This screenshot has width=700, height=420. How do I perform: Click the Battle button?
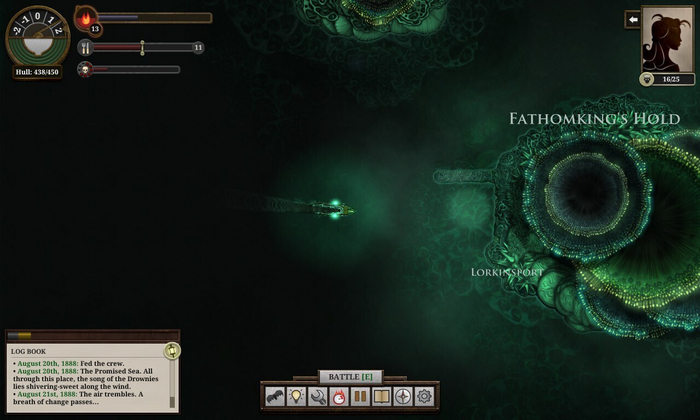[x=350, y=376]
